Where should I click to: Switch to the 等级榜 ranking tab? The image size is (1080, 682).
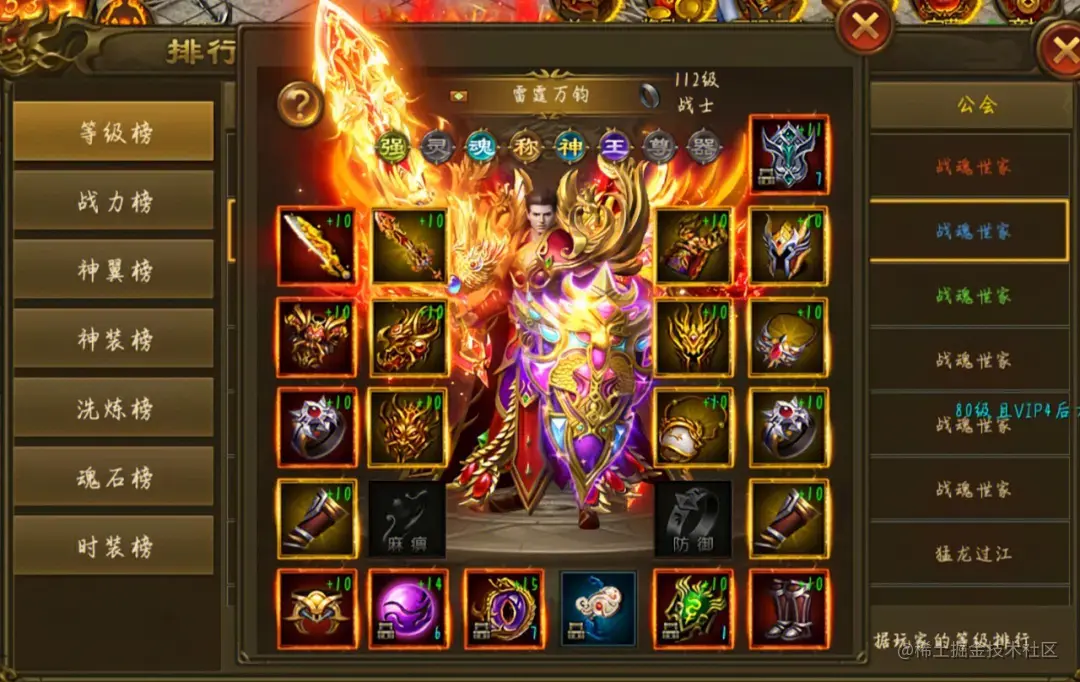pyautogui.click(x=113, y=131)
